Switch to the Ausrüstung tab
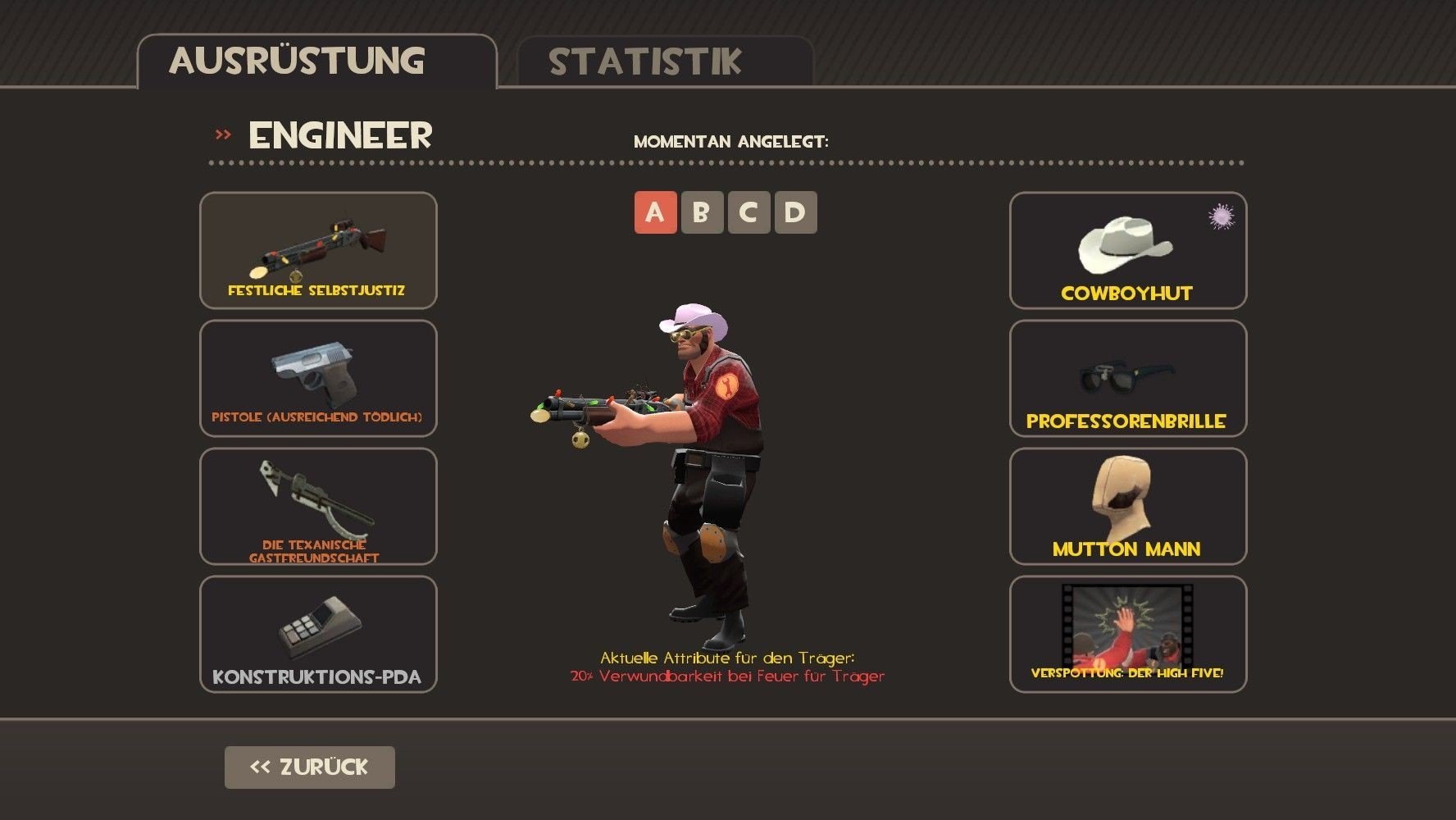Image resolution: width=1456 pixels, height=820 pixels. tap(316, 61)
